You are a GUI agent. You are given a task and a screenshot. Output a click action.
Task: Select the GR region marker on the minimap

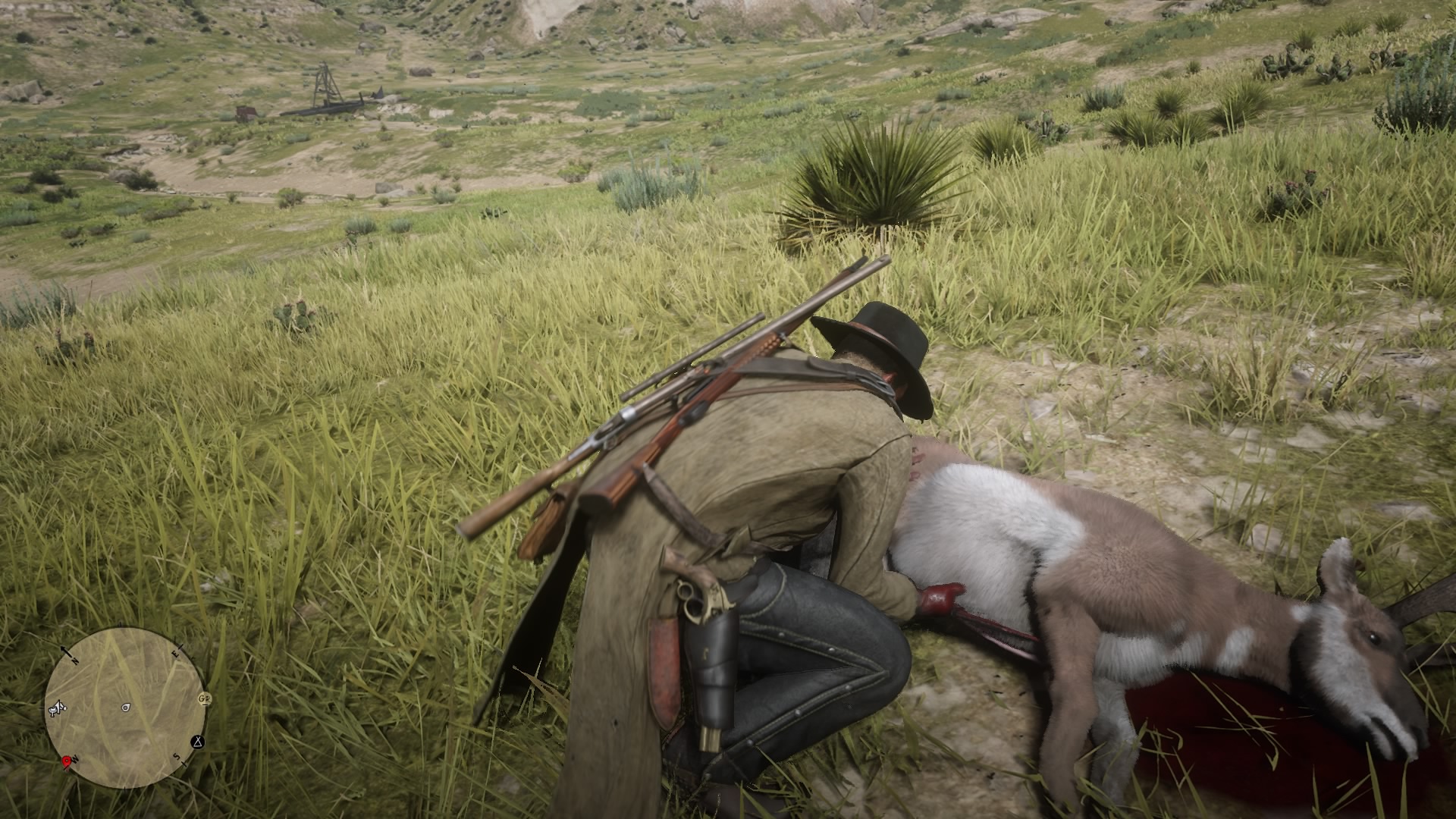click(205, 699)
